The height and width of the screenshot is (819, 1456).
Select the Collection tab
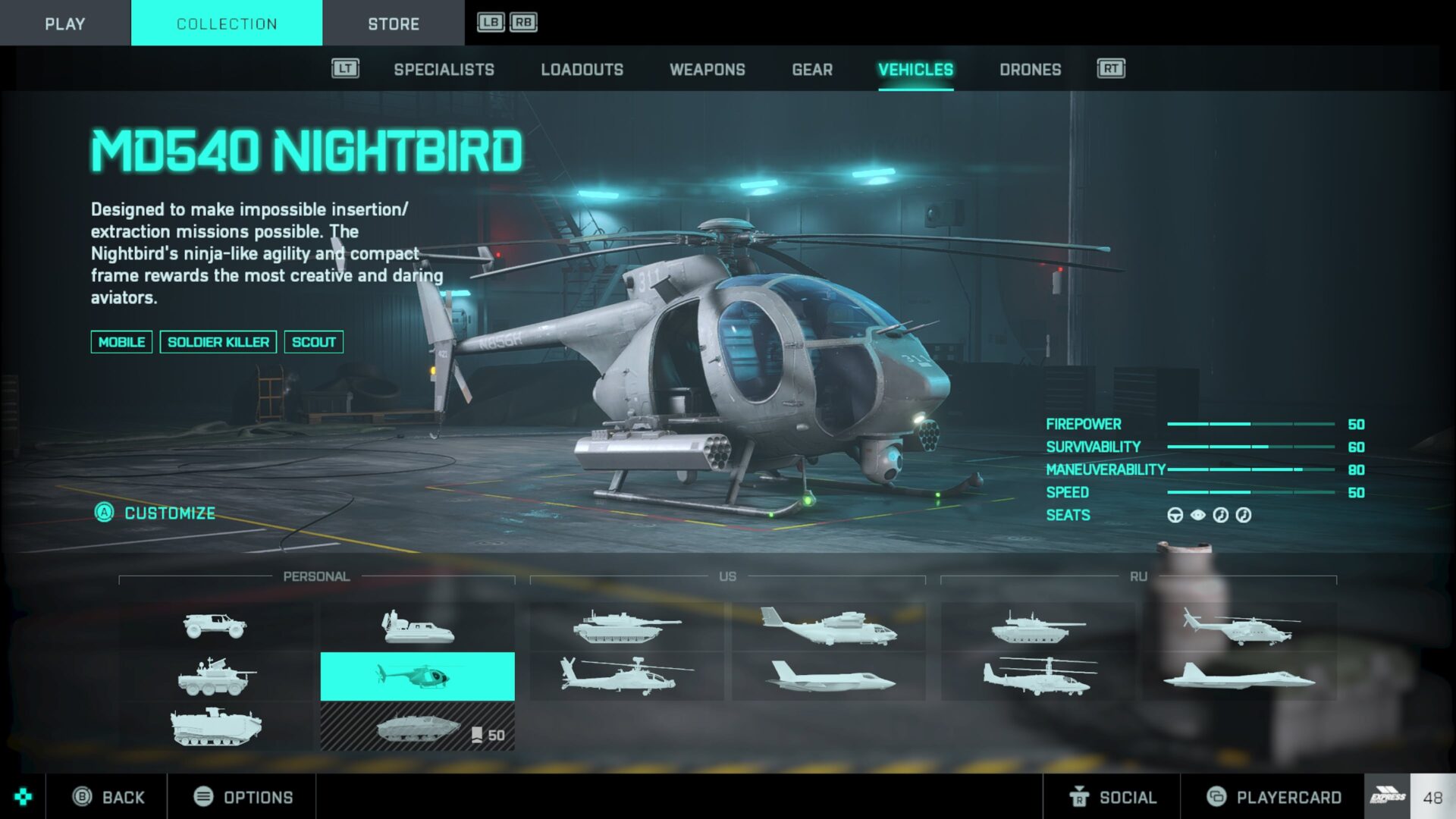click(226, 24)
